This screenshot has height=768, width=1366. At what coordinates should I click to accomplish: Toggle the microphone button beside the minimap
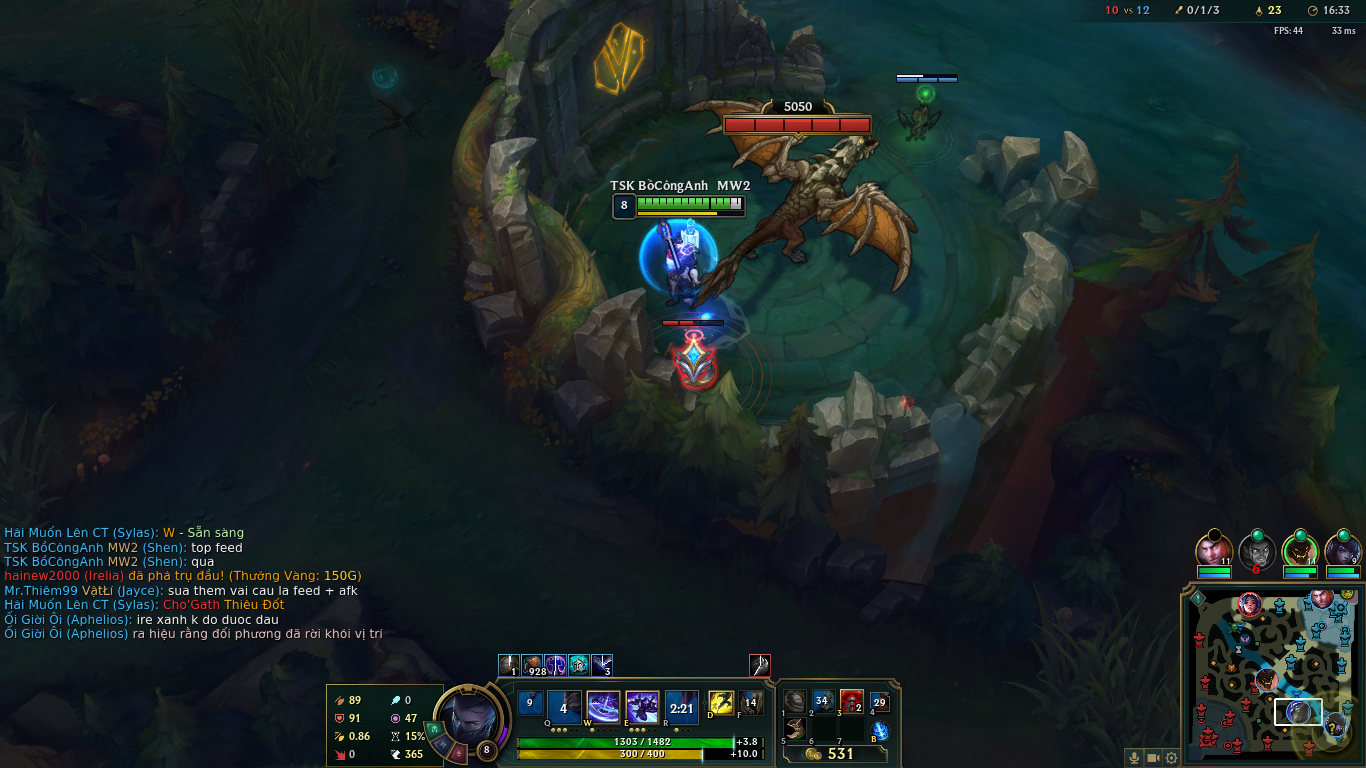click(1134, 758)
